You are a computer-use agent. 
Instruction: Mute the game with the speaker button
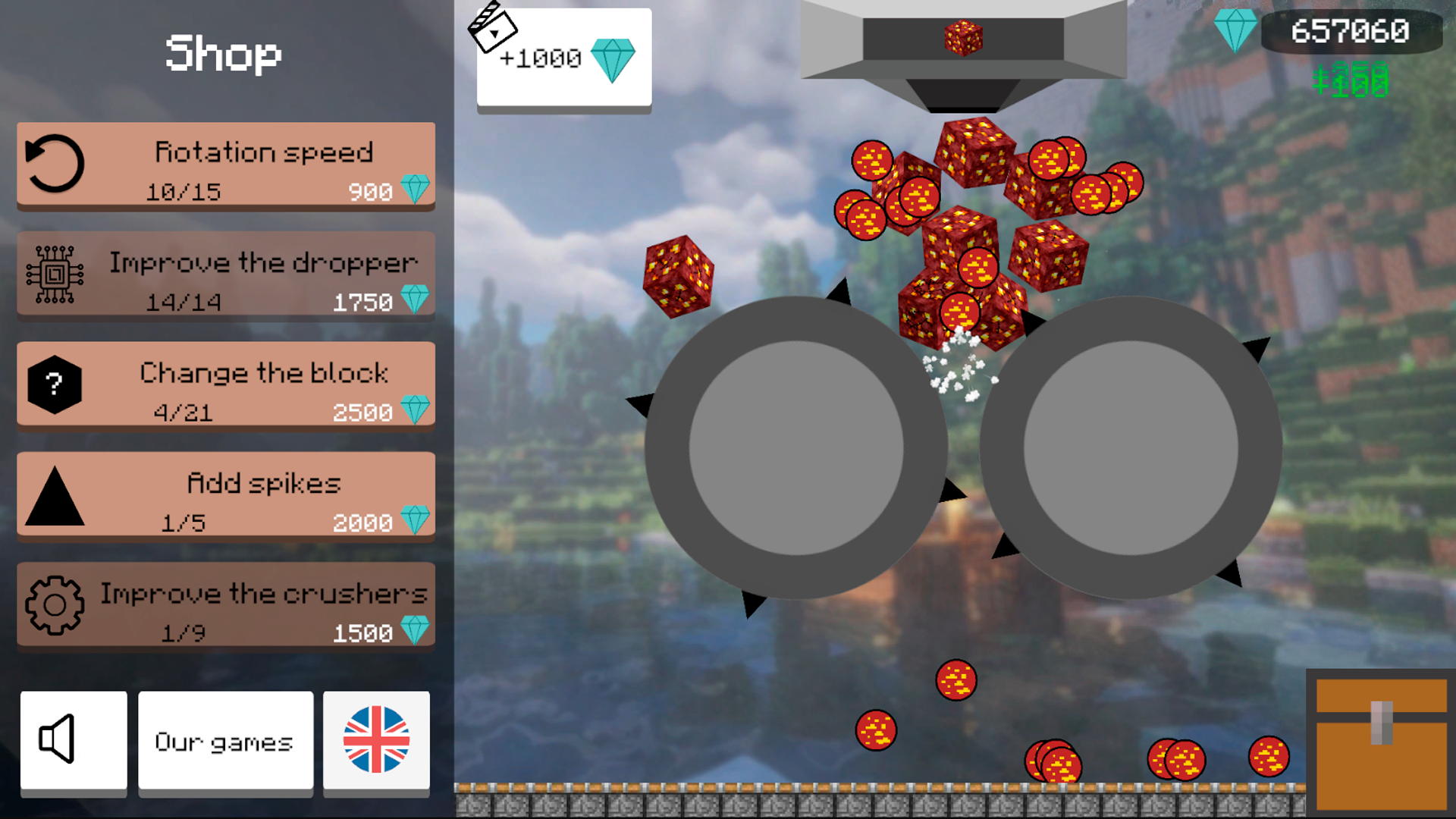74,742
